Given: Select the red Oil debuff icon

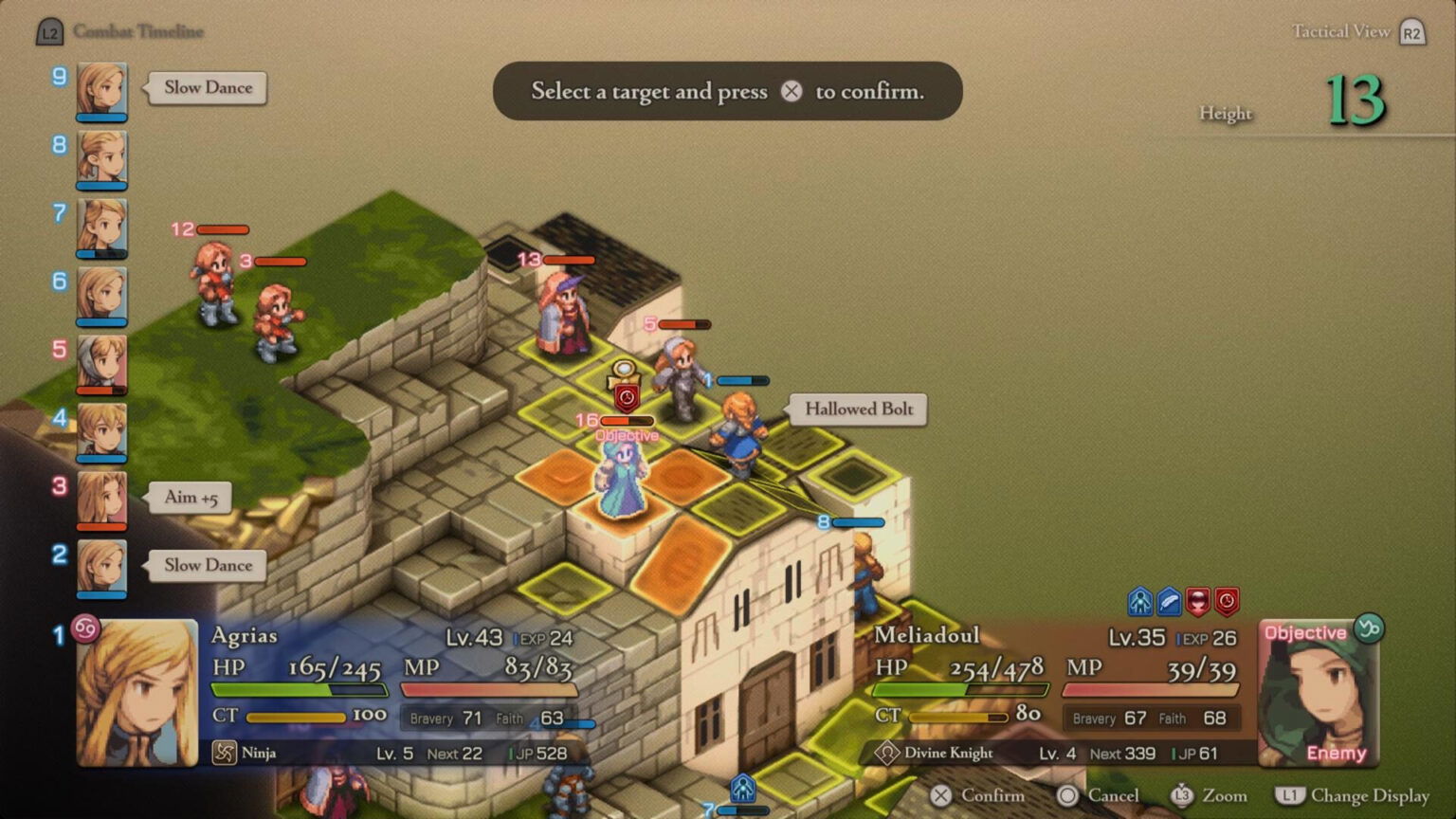Looking at the screenshot, I should (1198, 600).
